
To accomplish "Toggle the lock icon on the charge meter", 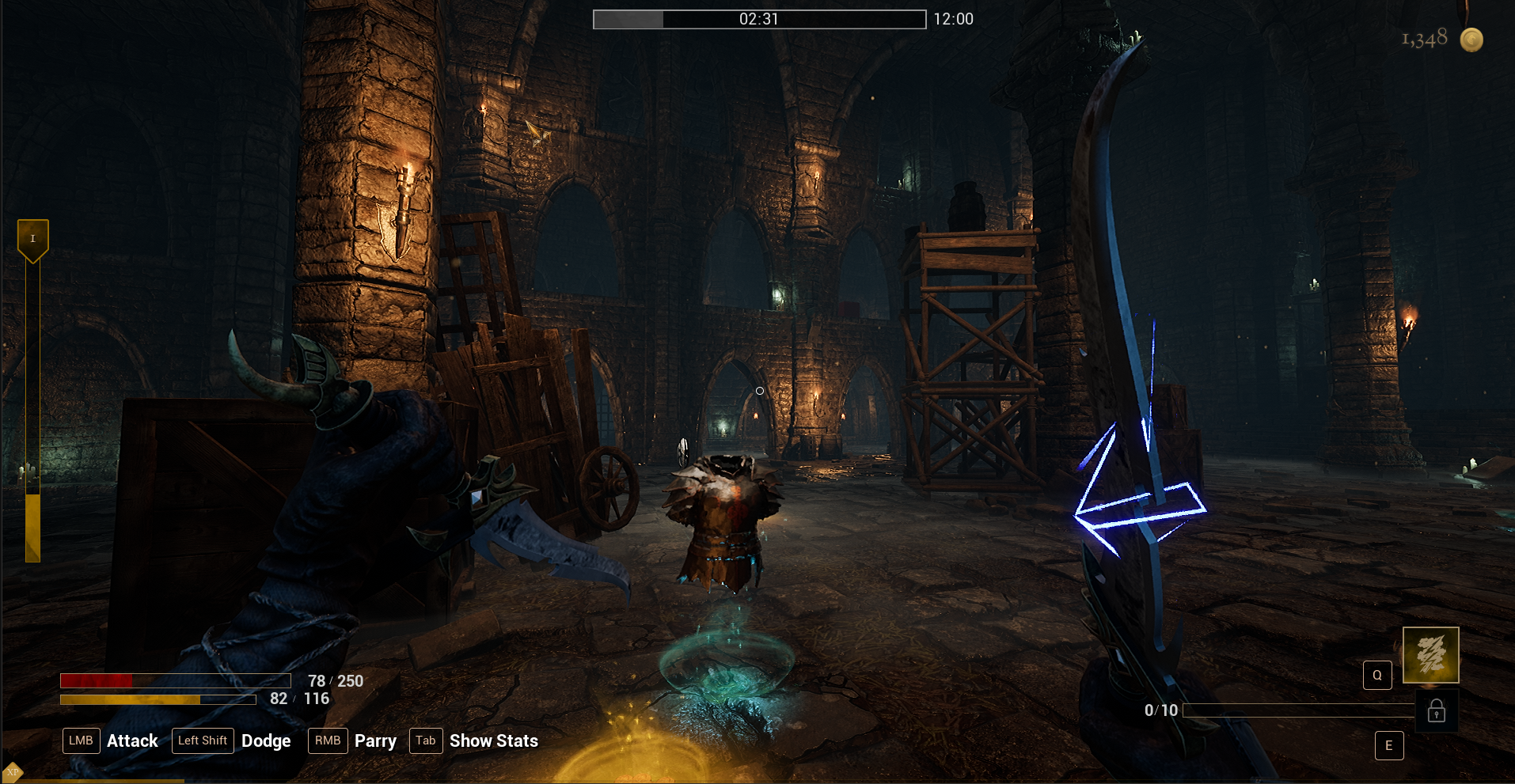I will (1437, 710).
